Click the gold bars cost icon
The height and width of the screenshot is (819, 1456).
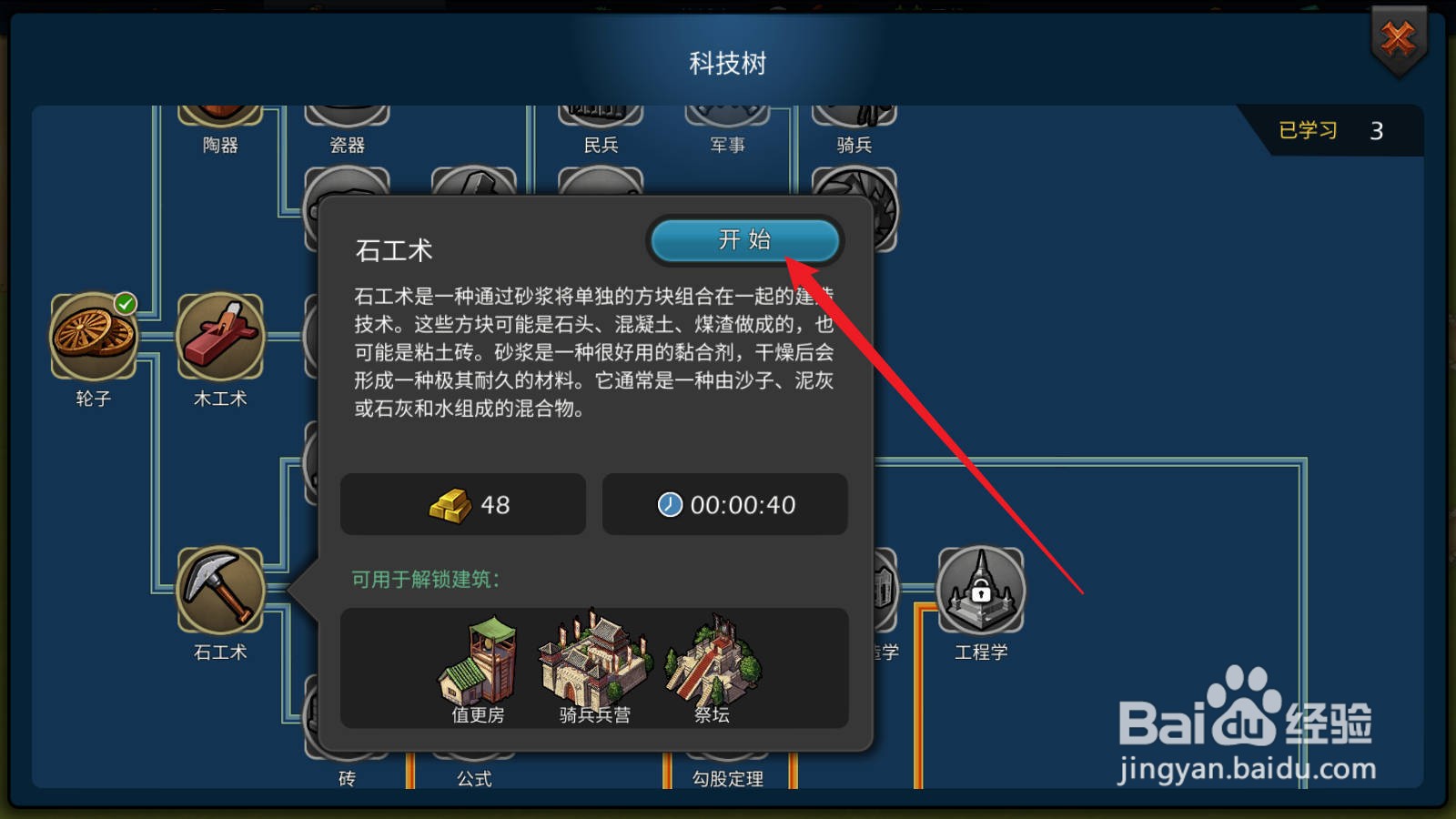452,505
